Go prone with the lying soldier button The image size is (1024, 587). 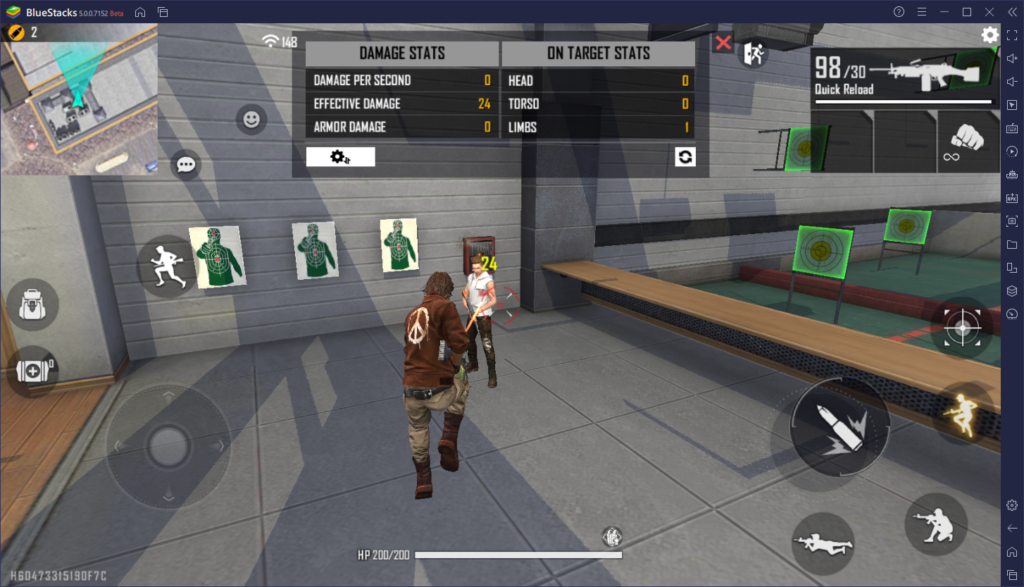(822, 543)
